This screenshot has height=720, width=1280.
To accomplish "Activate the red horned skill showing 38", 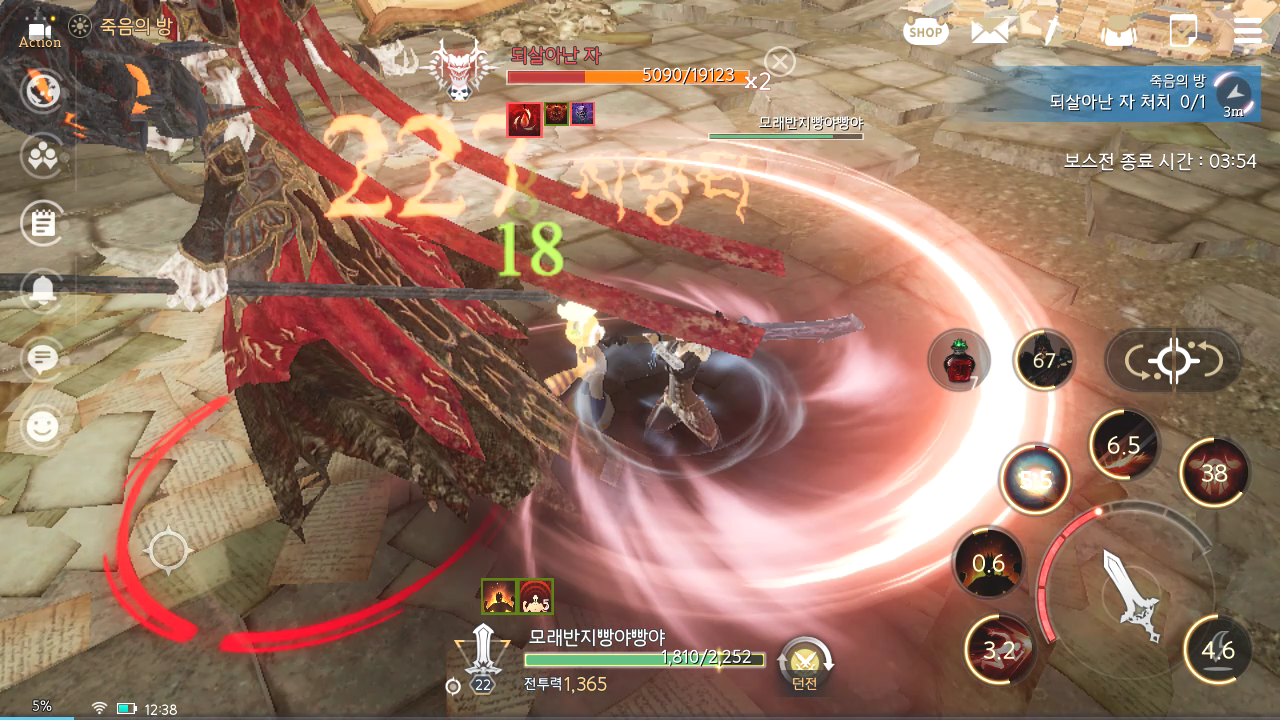I will [x=1214, y=473].
